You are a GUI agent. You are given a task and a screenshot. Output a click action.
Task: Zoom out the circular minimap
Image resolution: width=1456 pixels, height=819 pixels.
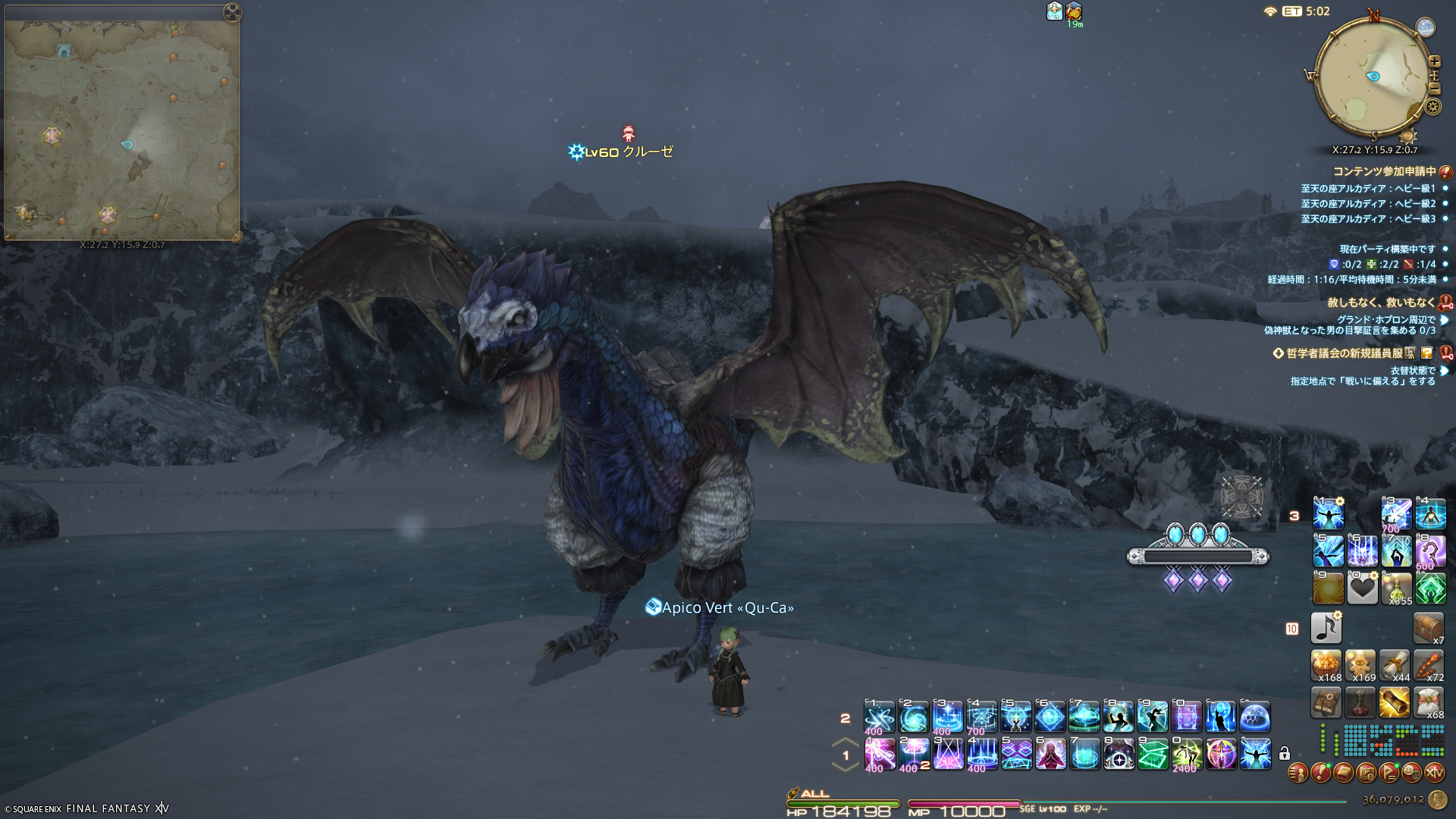1434,89
